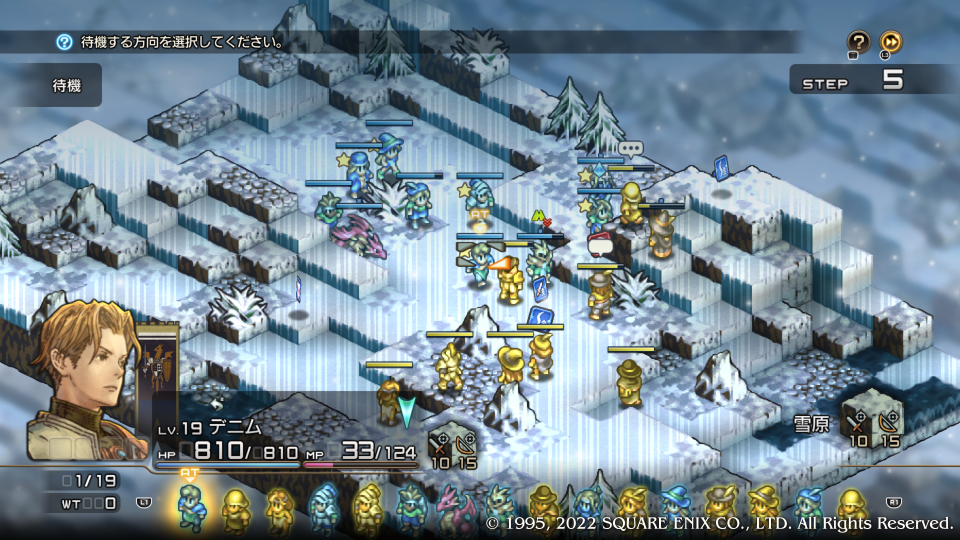Open the question mark help icon
960x540 pixels.
(859, 42)
